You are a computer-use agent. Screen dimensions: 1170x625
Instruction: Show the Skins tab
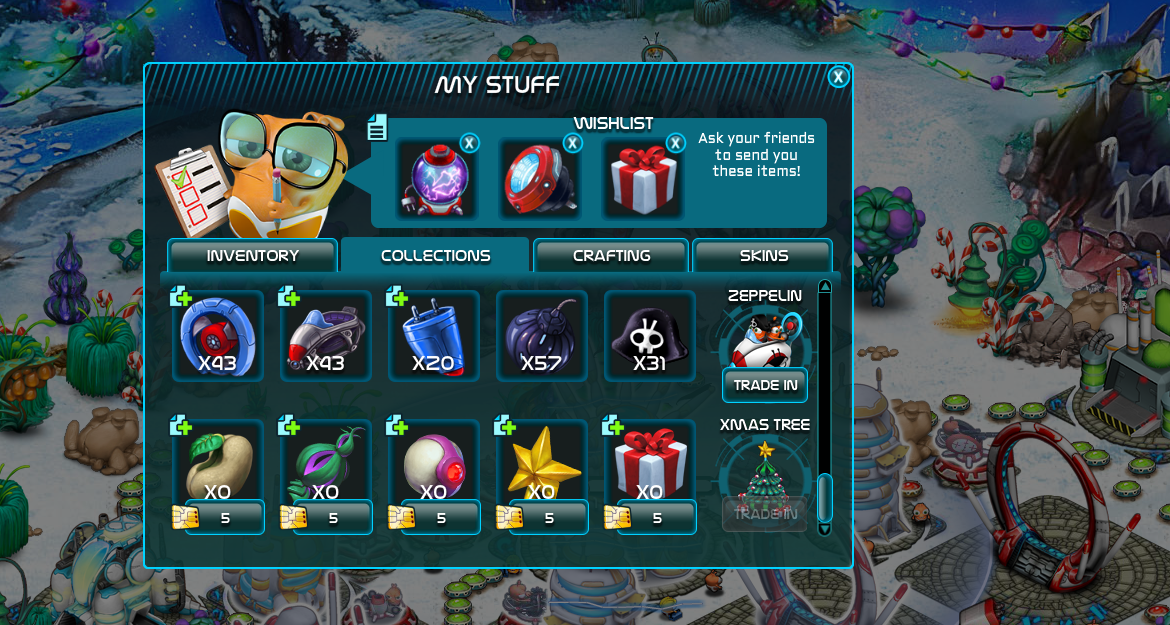pyautogui.click(x=763, y=256)
